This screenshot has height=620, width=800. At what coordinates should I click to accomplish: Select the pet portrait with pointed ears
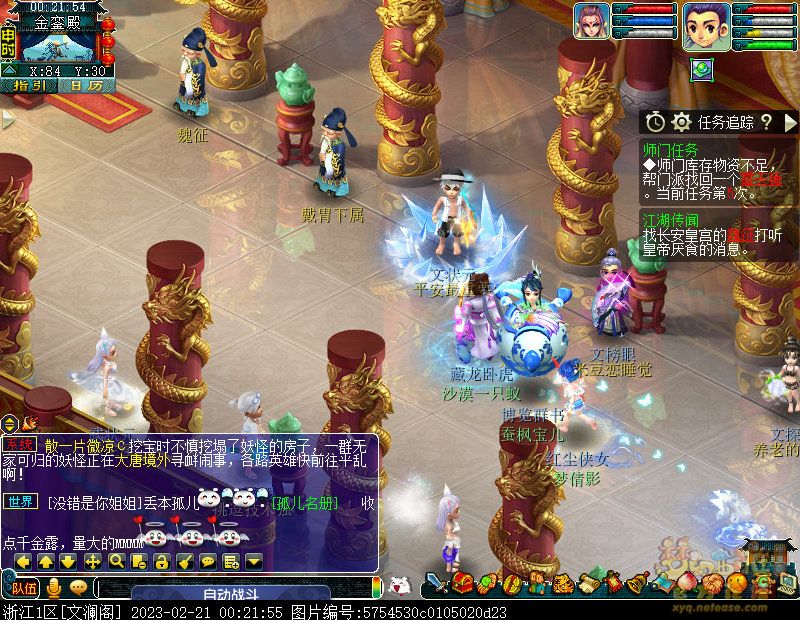tap(591, 21)
